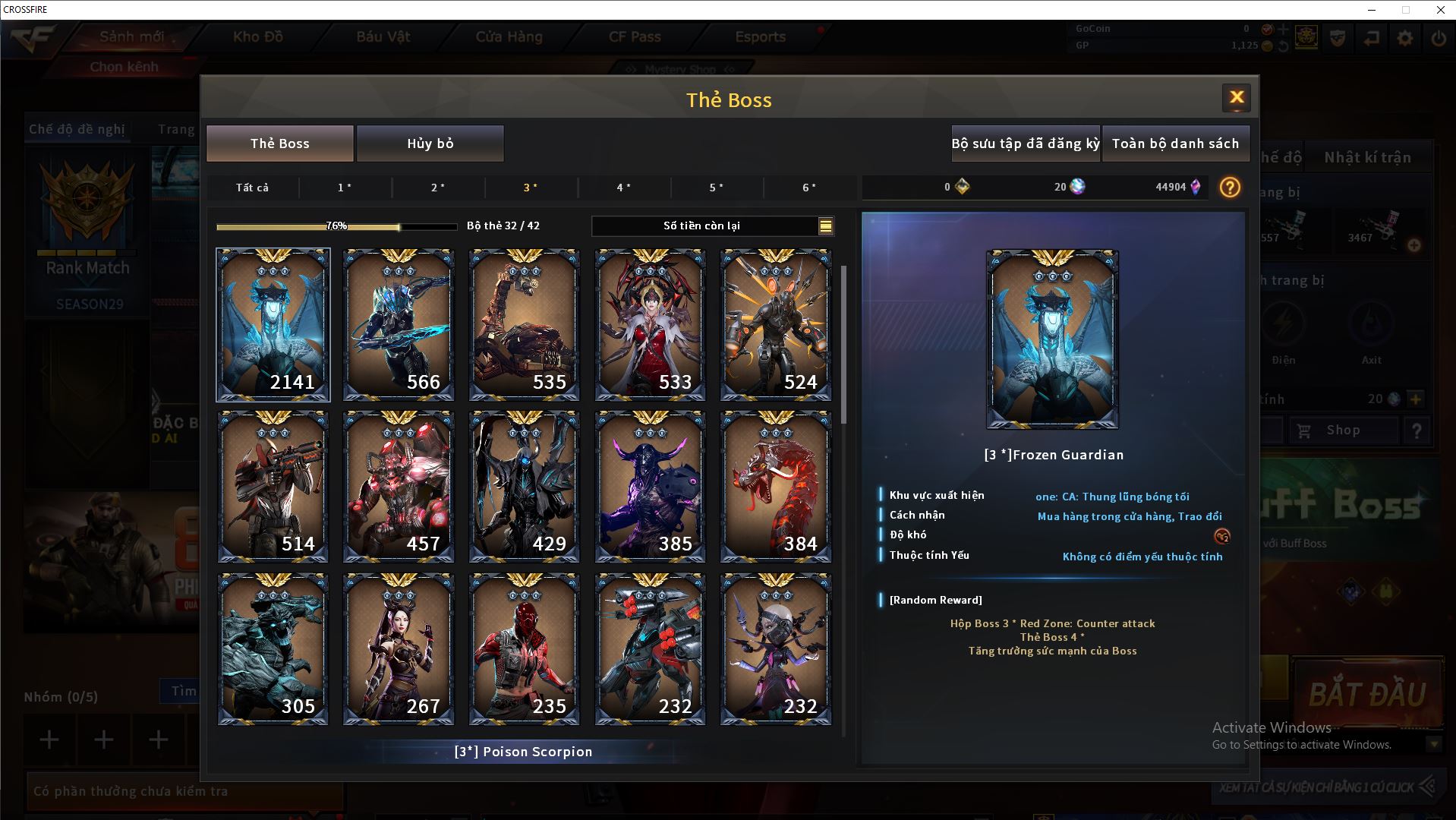Close the Crossfire game window
Viewport: 1456px width, 820px height.
(1440, 10)
